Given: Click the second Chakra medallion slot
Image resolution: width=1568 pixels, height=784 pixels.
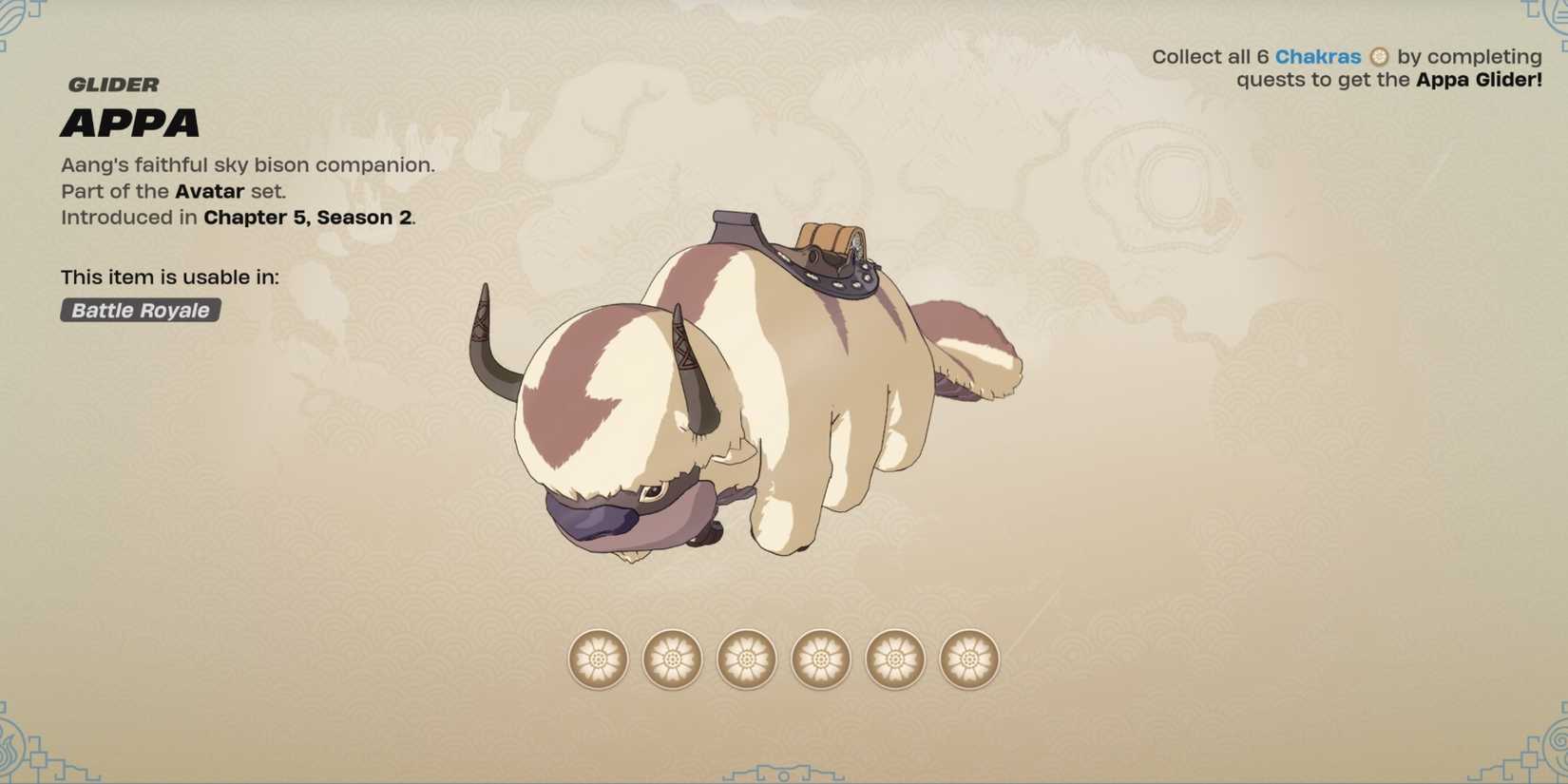Looking at the screenshot, I should [672, 660].
